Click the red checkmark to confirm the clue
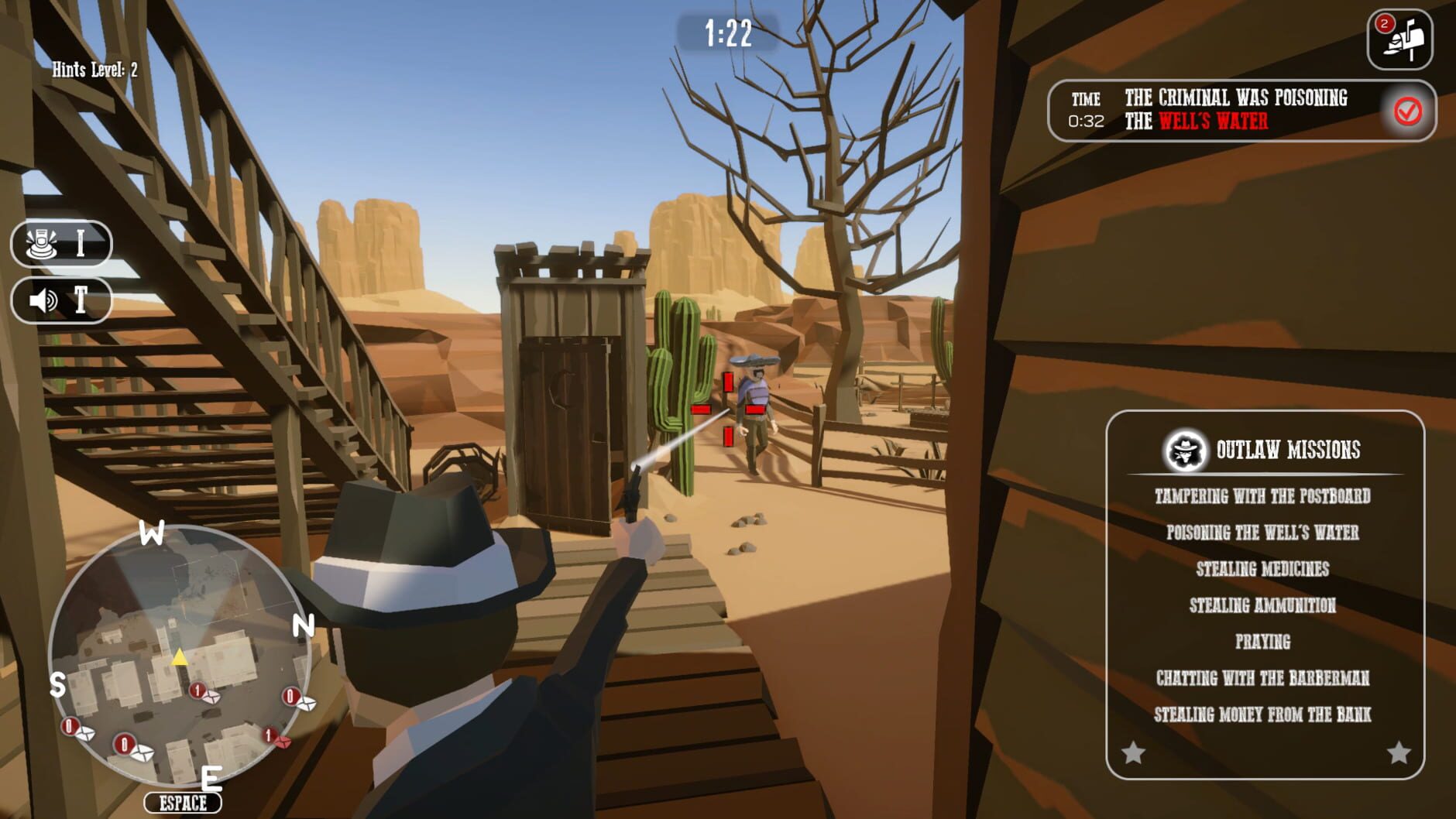The height and width of the screenshot is (819, 1456). 1407,111
